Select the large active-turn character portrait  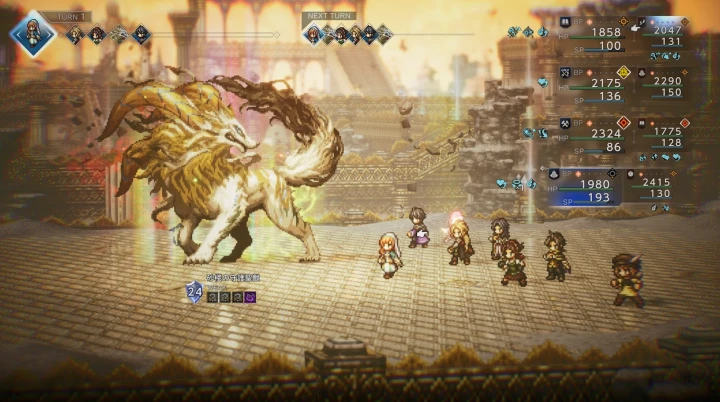tap(33, 33)
